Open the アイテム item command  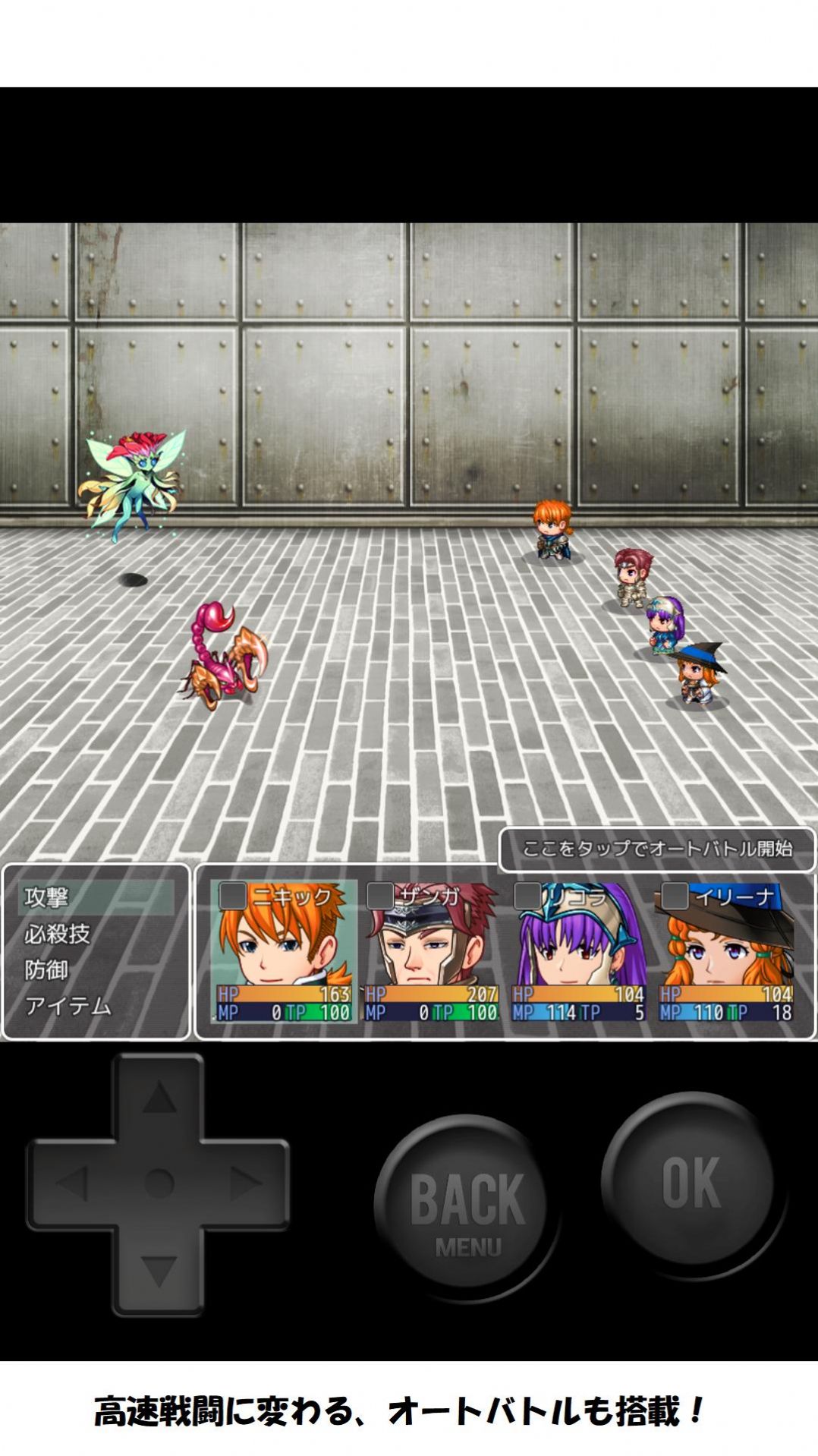[68, 1007]
